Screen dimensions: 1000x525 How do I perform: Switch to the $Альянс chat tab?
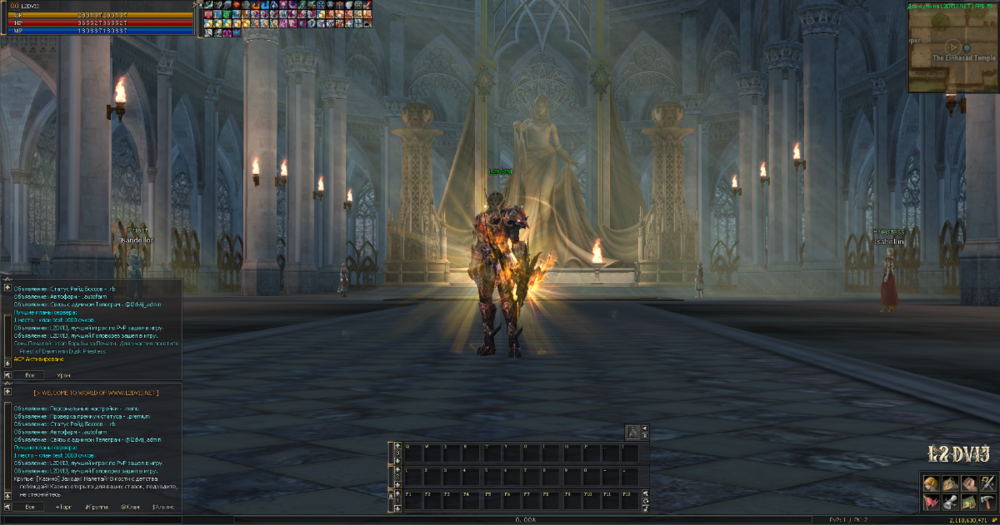pyautogui.click(x=163, y=508)
